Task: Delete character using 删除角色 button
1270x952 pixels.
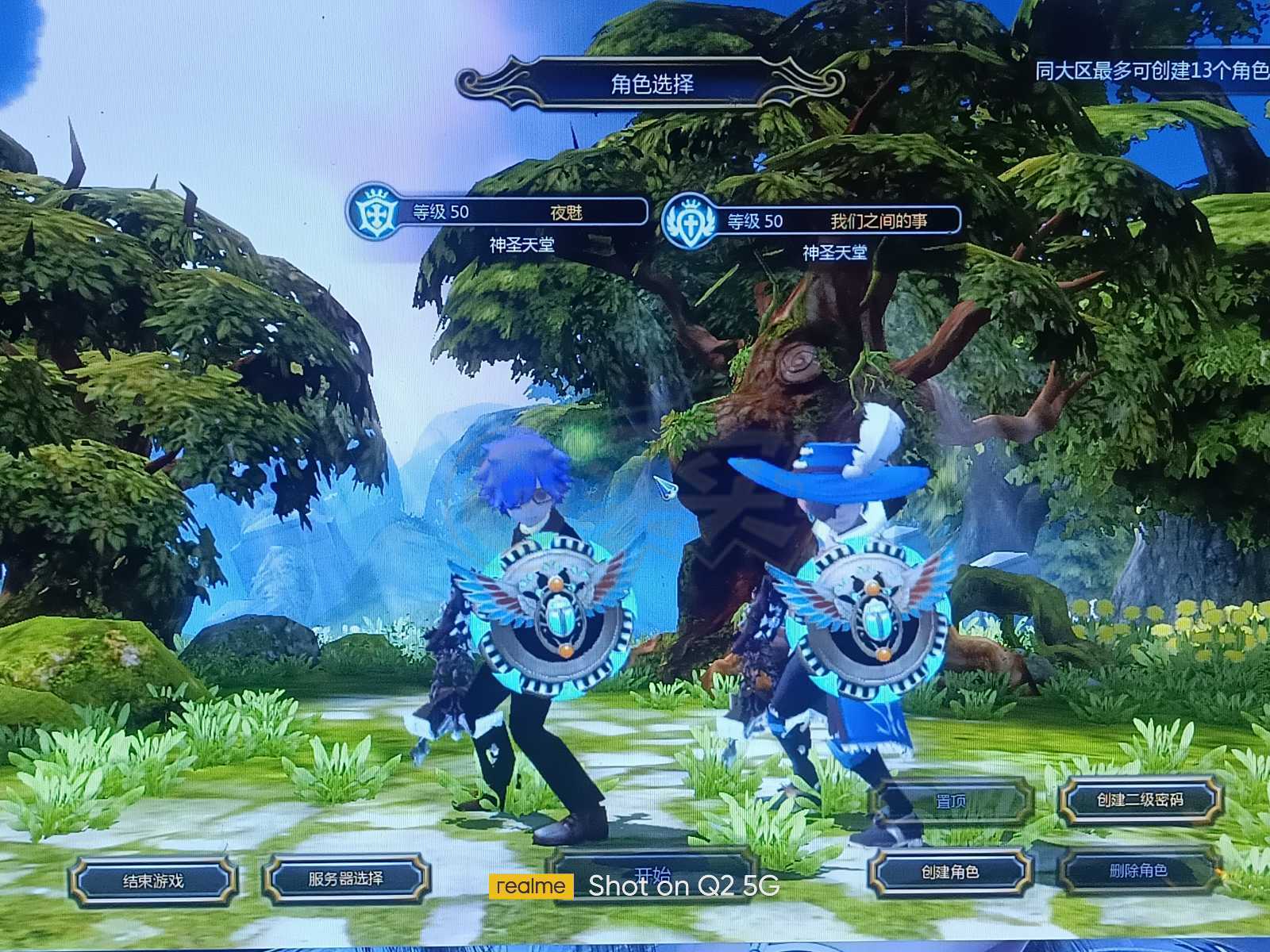Action: 1138,870
